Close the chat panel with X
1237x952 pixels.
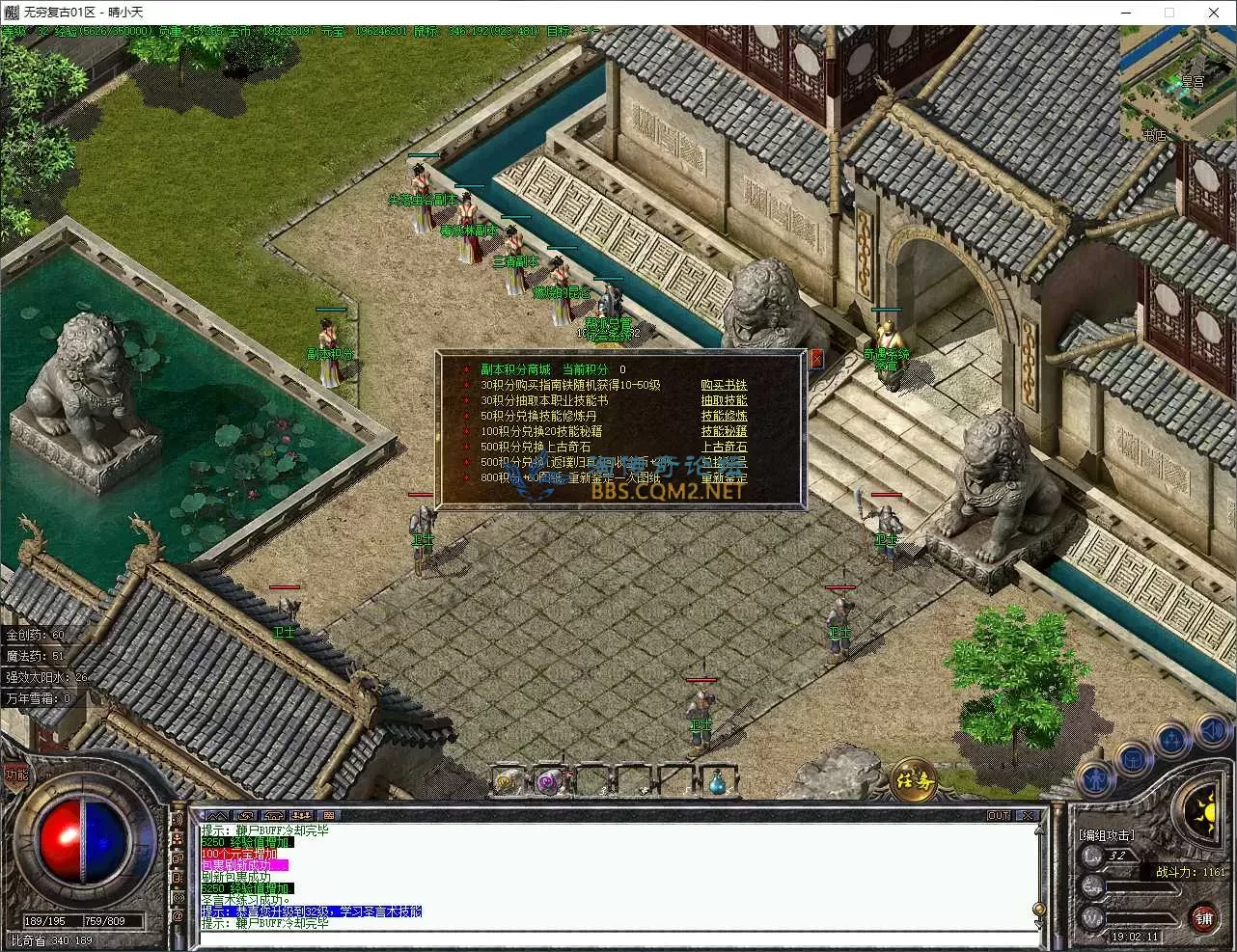tap(1028, 815)
